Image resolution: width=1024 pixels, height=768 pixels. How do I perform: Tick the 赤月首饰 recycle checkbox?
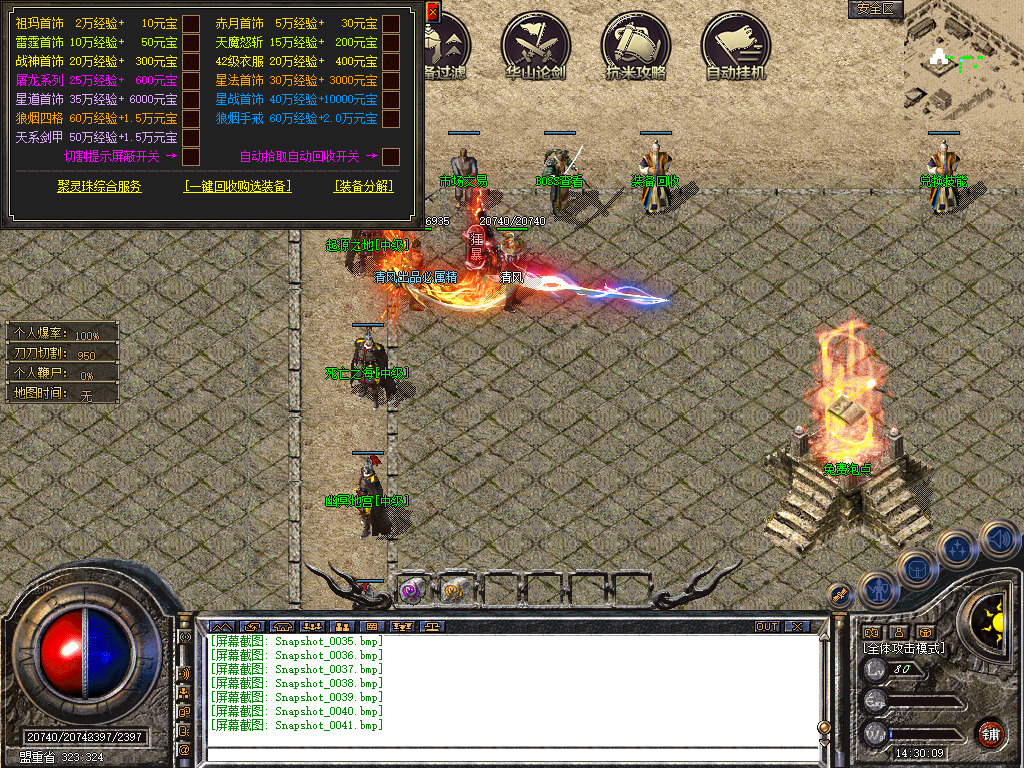click(x=391, y=24)
